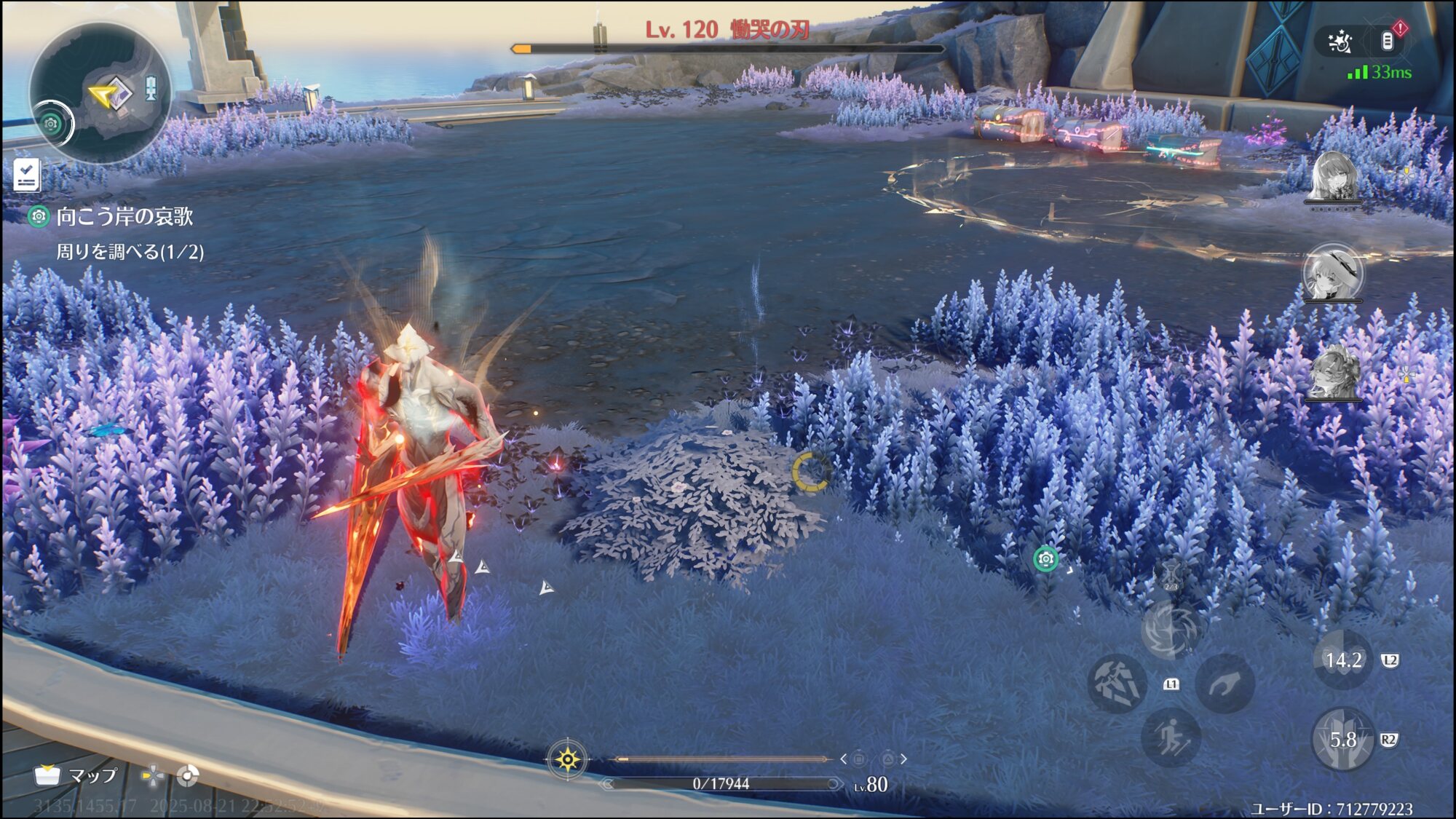
Task: Switch to the curly-haired third party member
Action: [x=1334, y=371]
